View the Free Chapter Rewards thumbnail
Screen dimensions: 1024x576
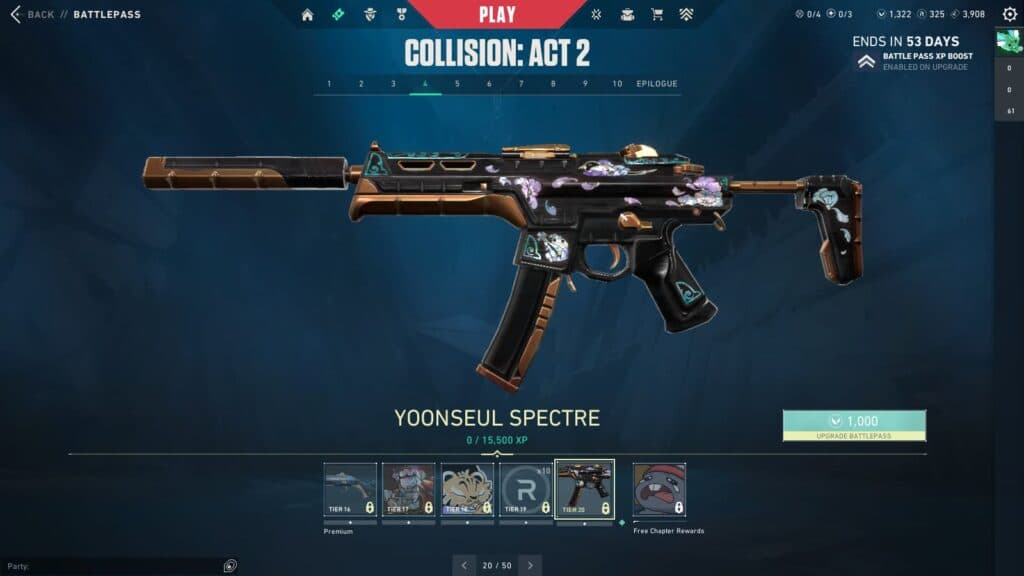click(659, 489)
